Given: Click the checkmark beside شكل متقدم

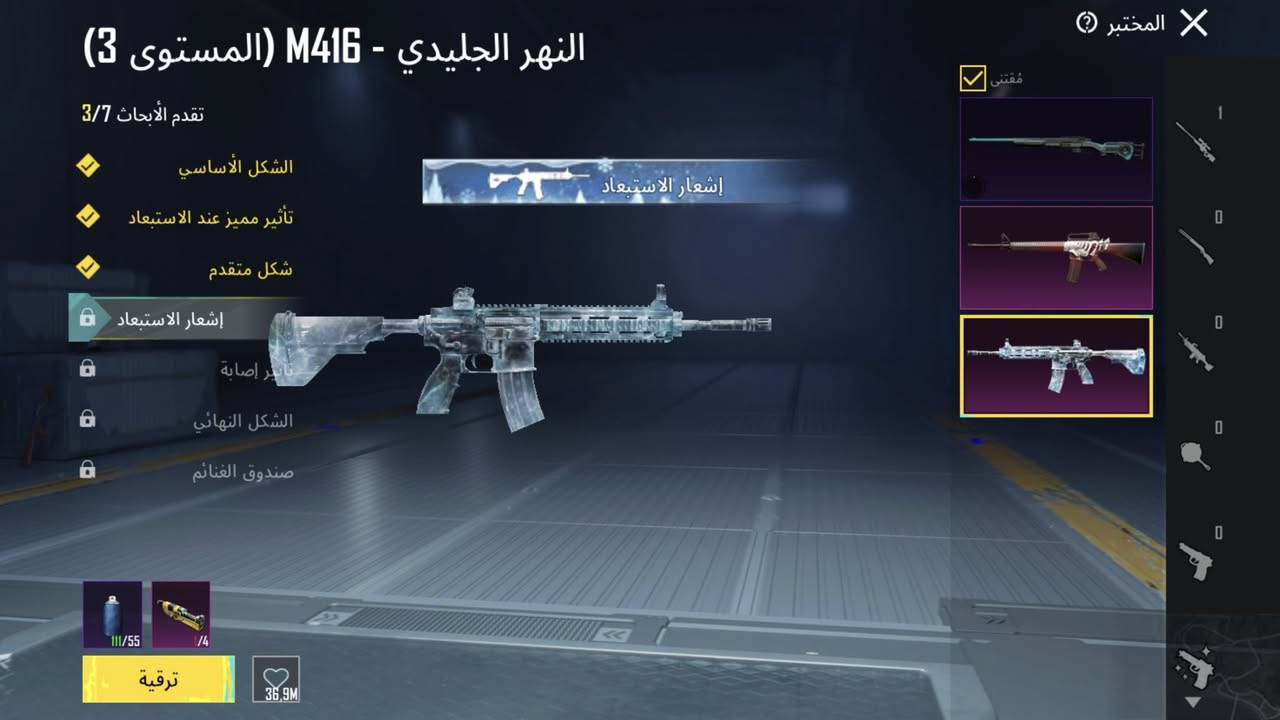Looking at the screenshot, I should (88, 269).
